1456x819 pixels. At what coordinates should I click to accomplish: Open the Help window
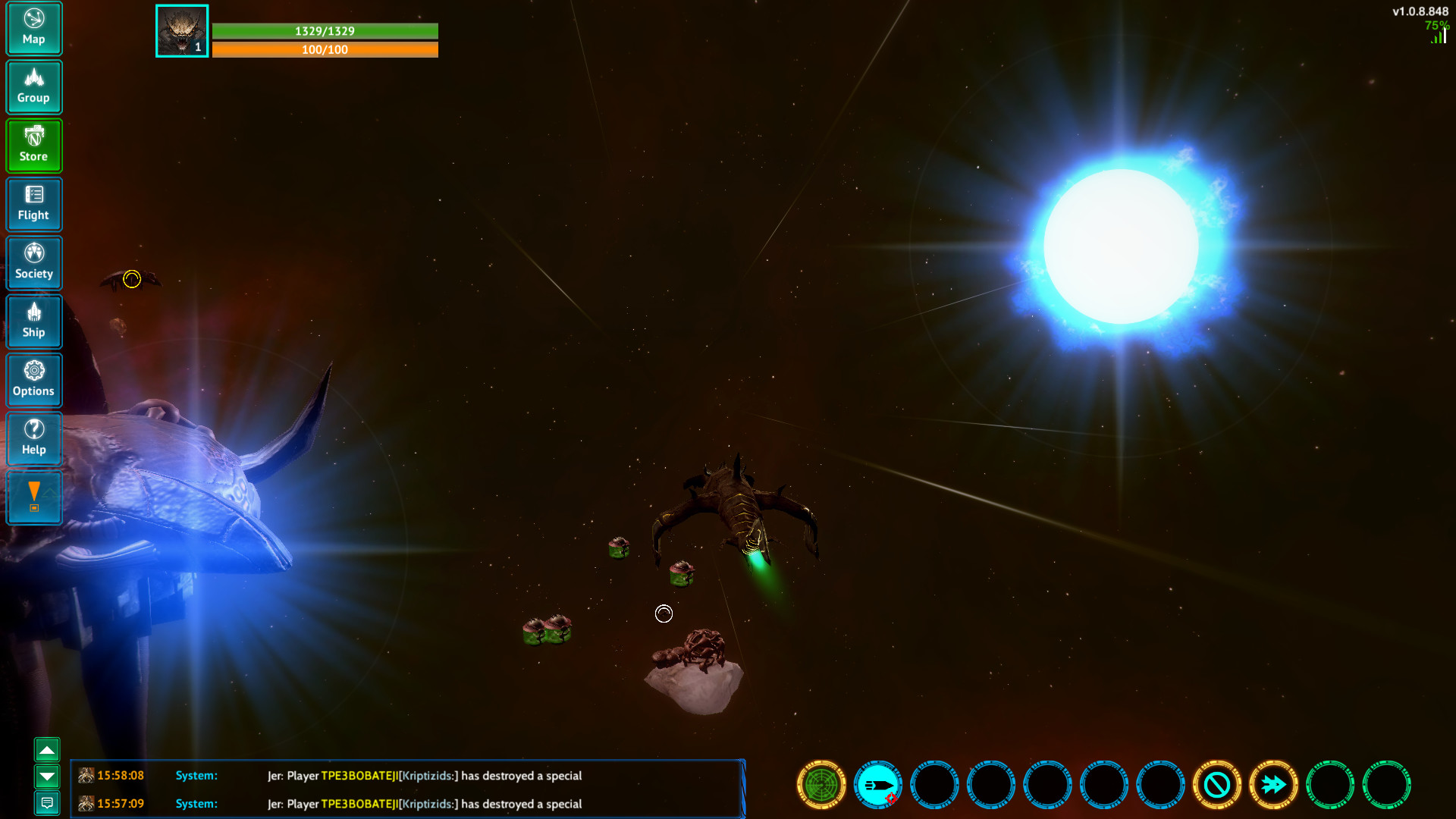34,439
